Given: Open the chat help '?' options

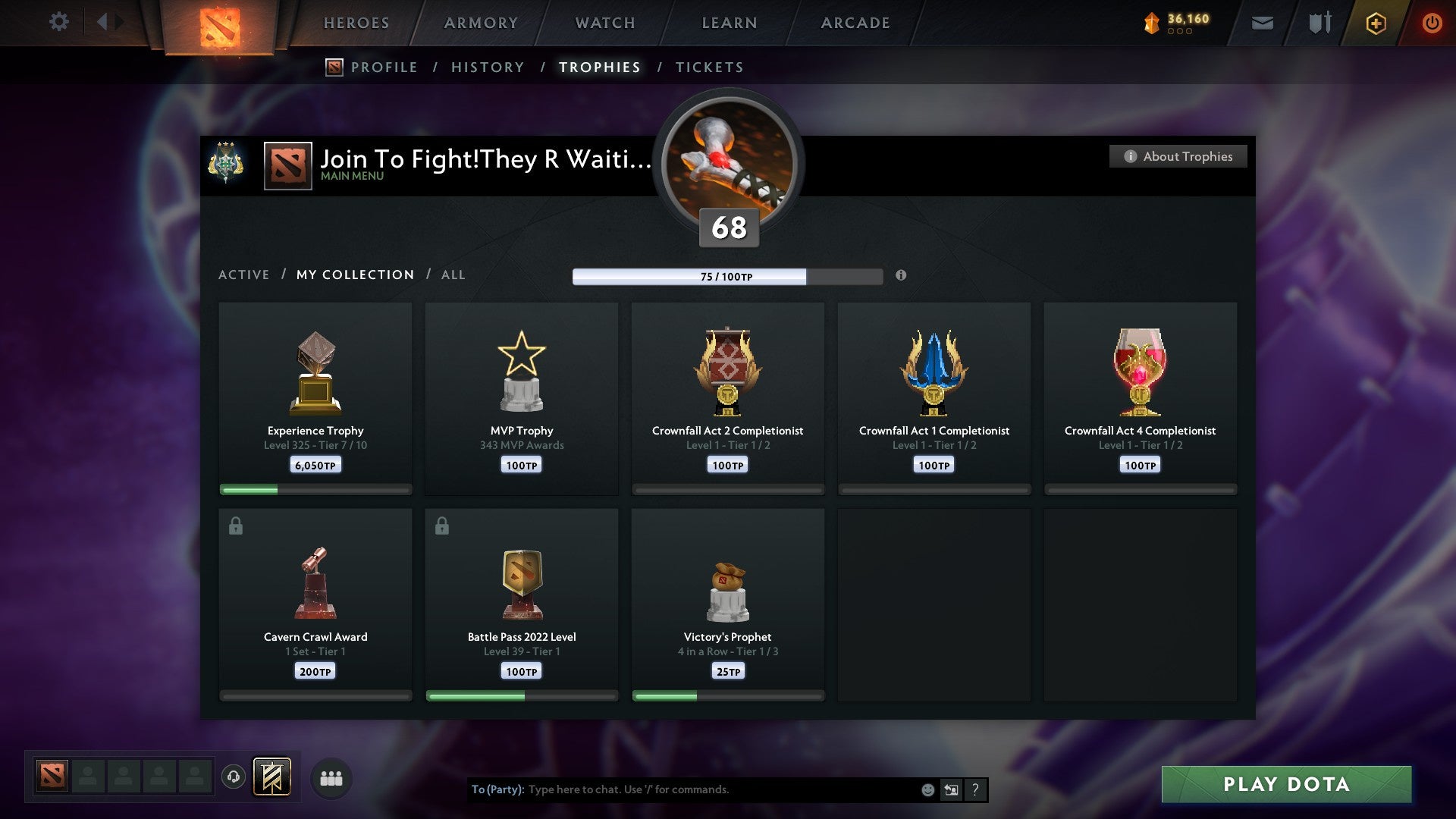Looking at the screenshot, I should coord(976,789).
